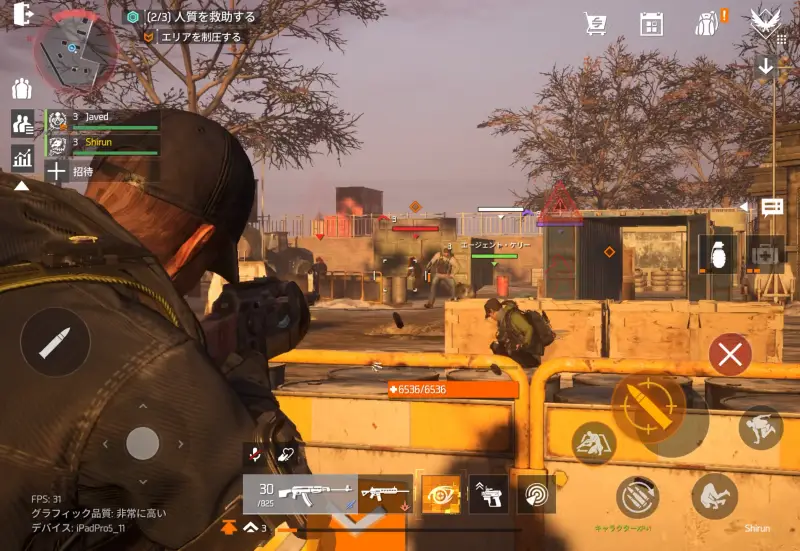Reload using the magazine bullets button
This screenshot has height=551, width=800.
pyautogui.click(x=637, y=497)
